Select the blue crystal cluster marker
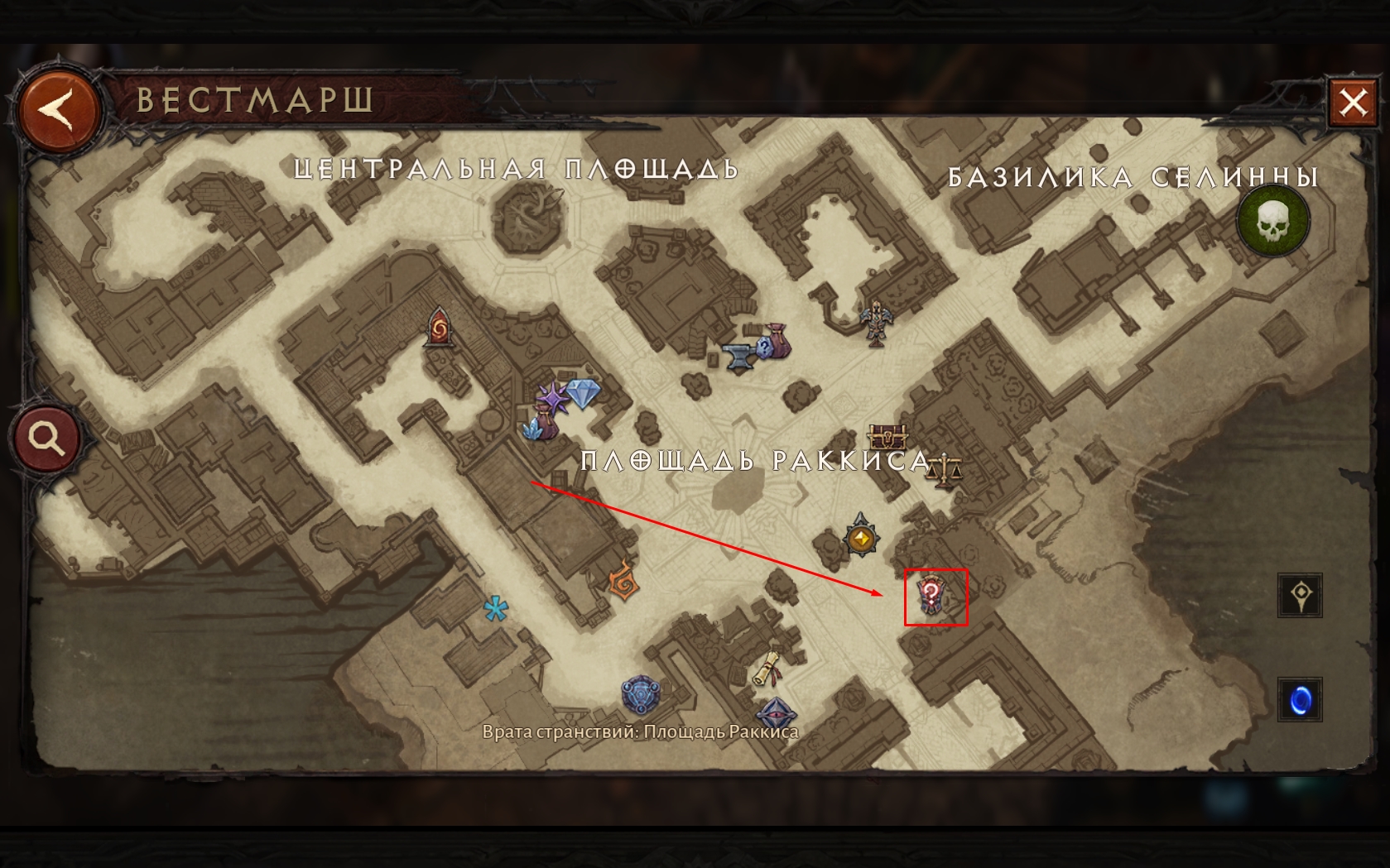1390x868 pixels. pos(538,429)
